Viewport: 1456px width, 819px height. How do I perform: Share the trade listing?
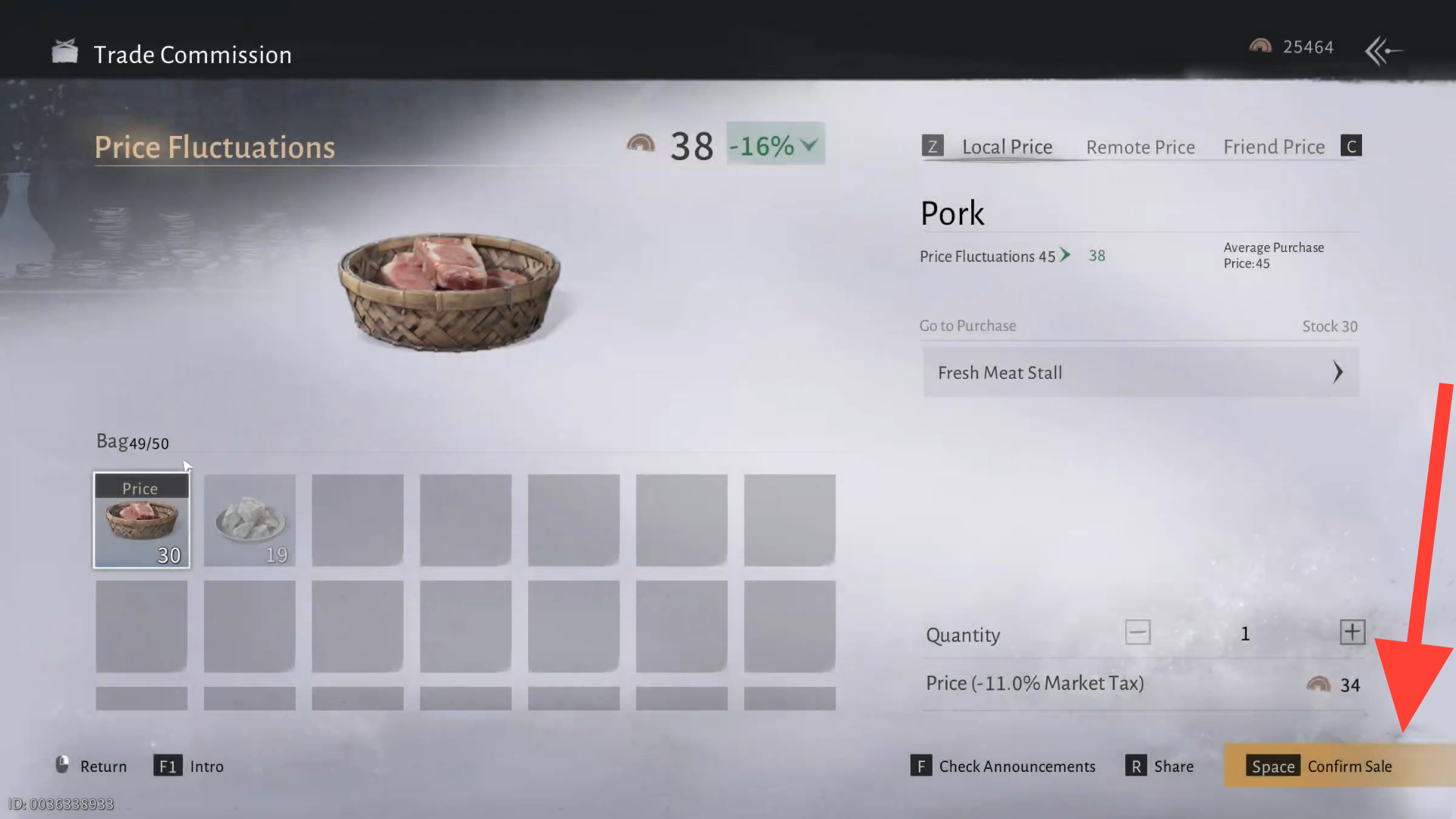point(1160,767)
